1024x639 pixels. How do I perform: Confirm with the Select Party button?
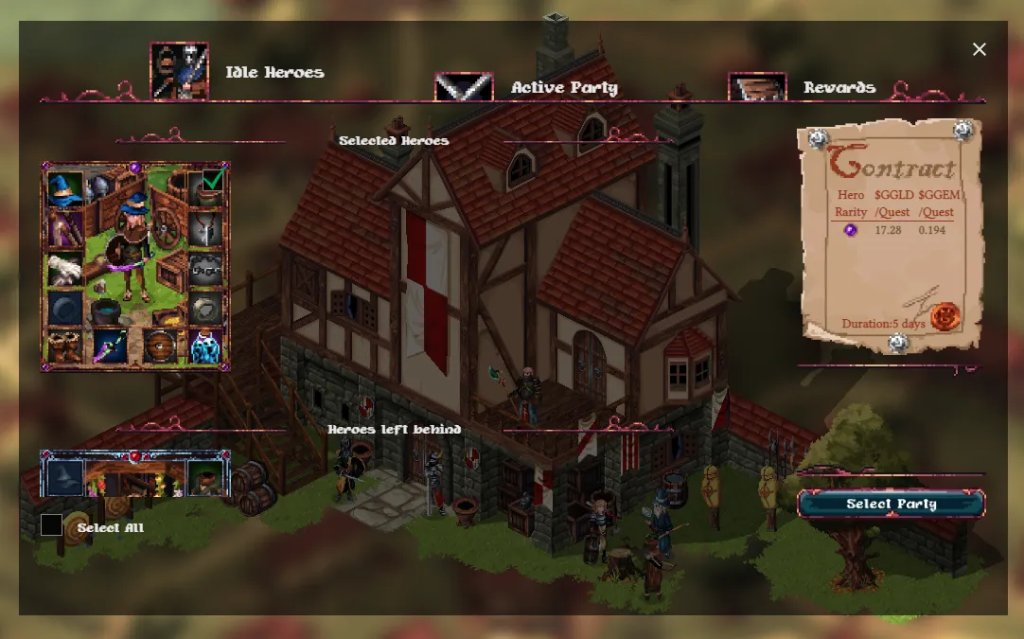click(x=891, y=503)
